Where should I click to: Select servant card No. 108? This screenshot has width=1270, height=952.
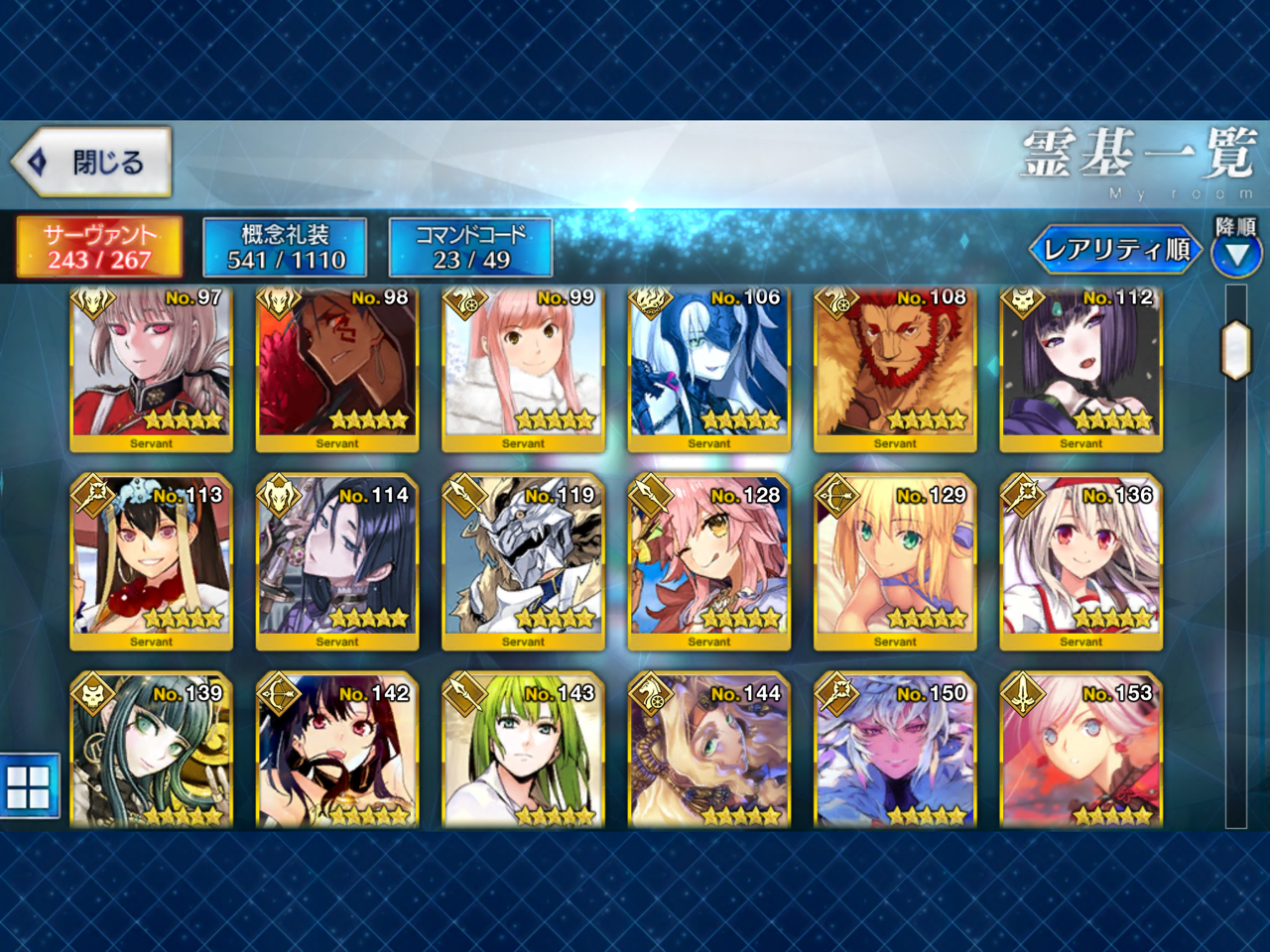pyautogui.click(x=895, y=369)
